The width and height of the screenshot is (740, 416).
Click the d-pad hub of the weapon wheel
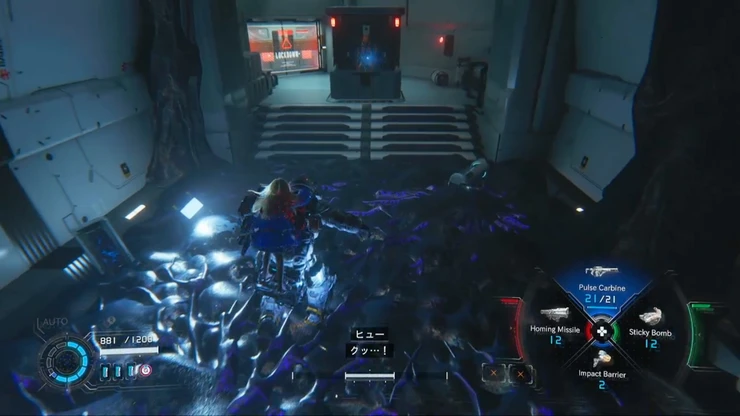602,331
